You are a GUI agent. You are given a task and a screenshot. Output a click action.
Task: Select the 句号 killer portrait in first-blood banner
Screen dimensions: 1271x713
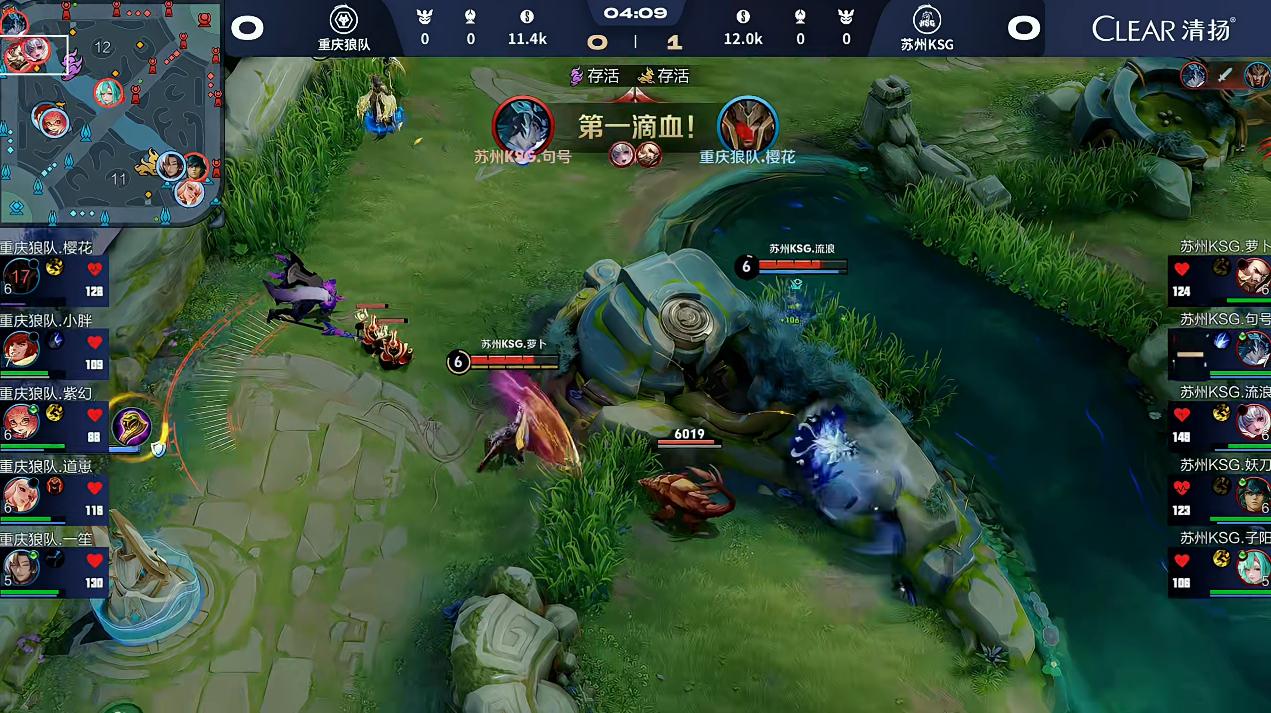pos(522,126)
